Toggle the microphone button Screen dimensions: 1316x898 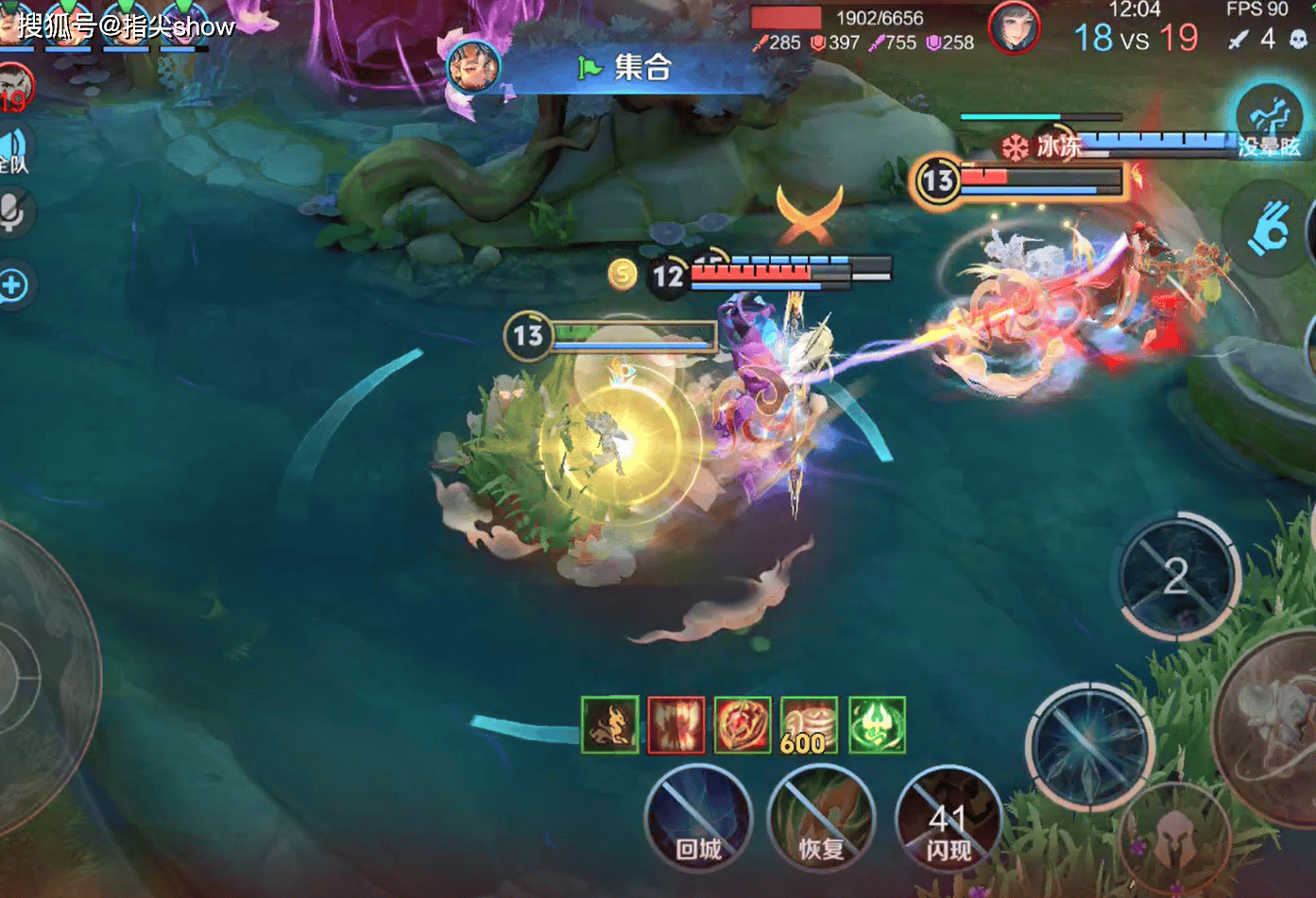(14, 212)
